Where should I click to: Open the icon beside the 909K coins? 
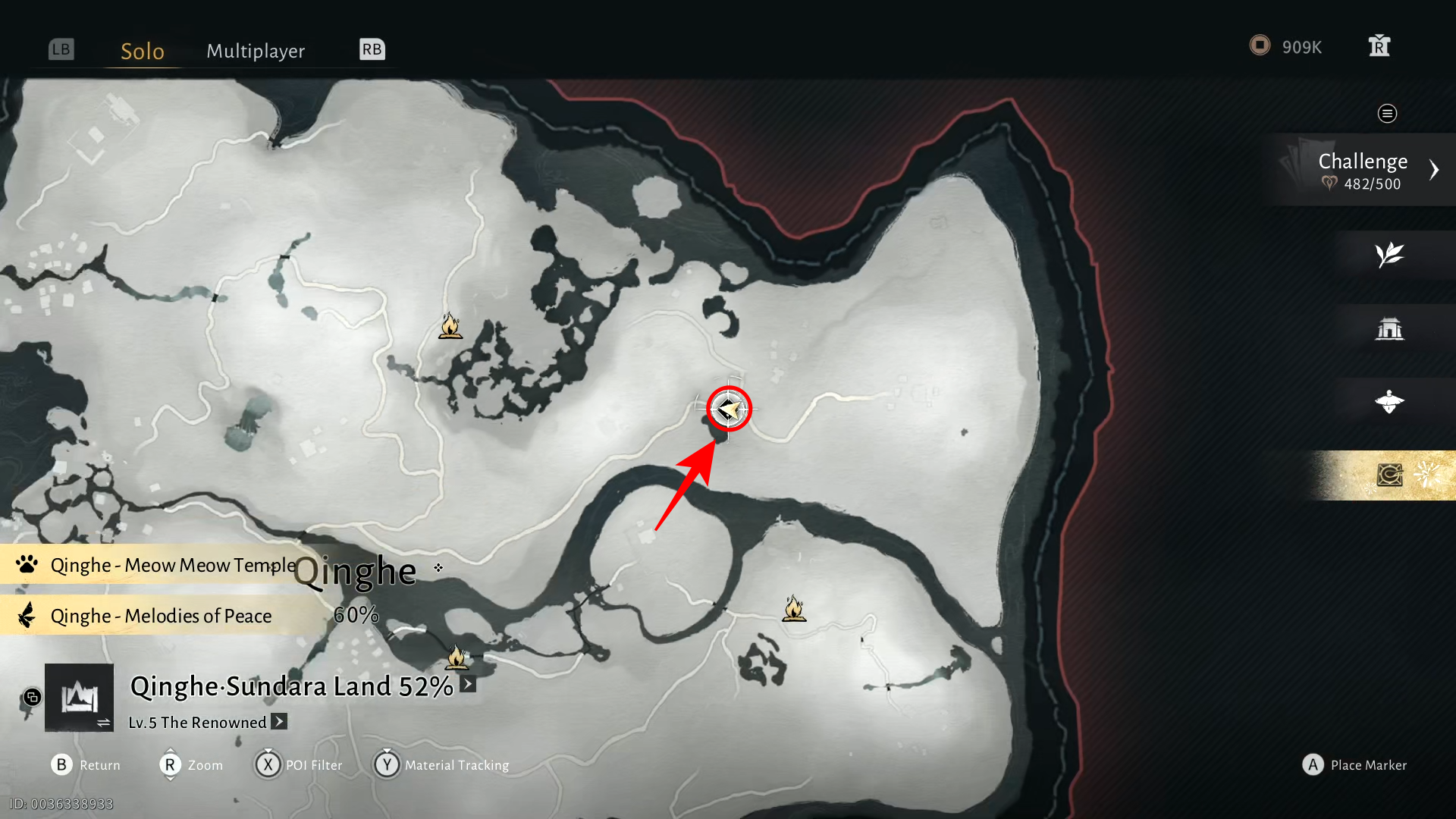click(x=1379, y=46)
